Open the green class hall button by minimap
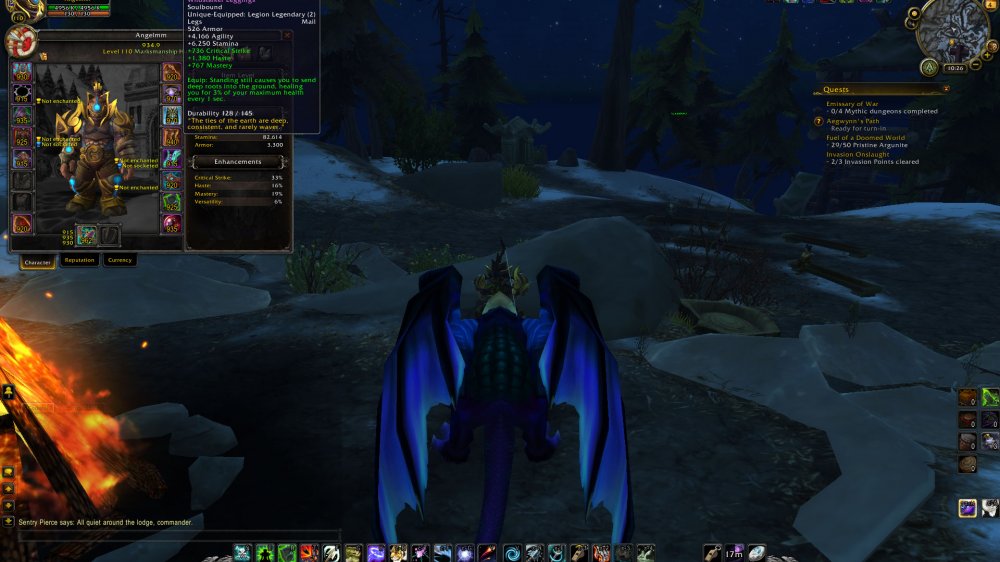This screenshot has height=562, width=1000. [929, 67]
